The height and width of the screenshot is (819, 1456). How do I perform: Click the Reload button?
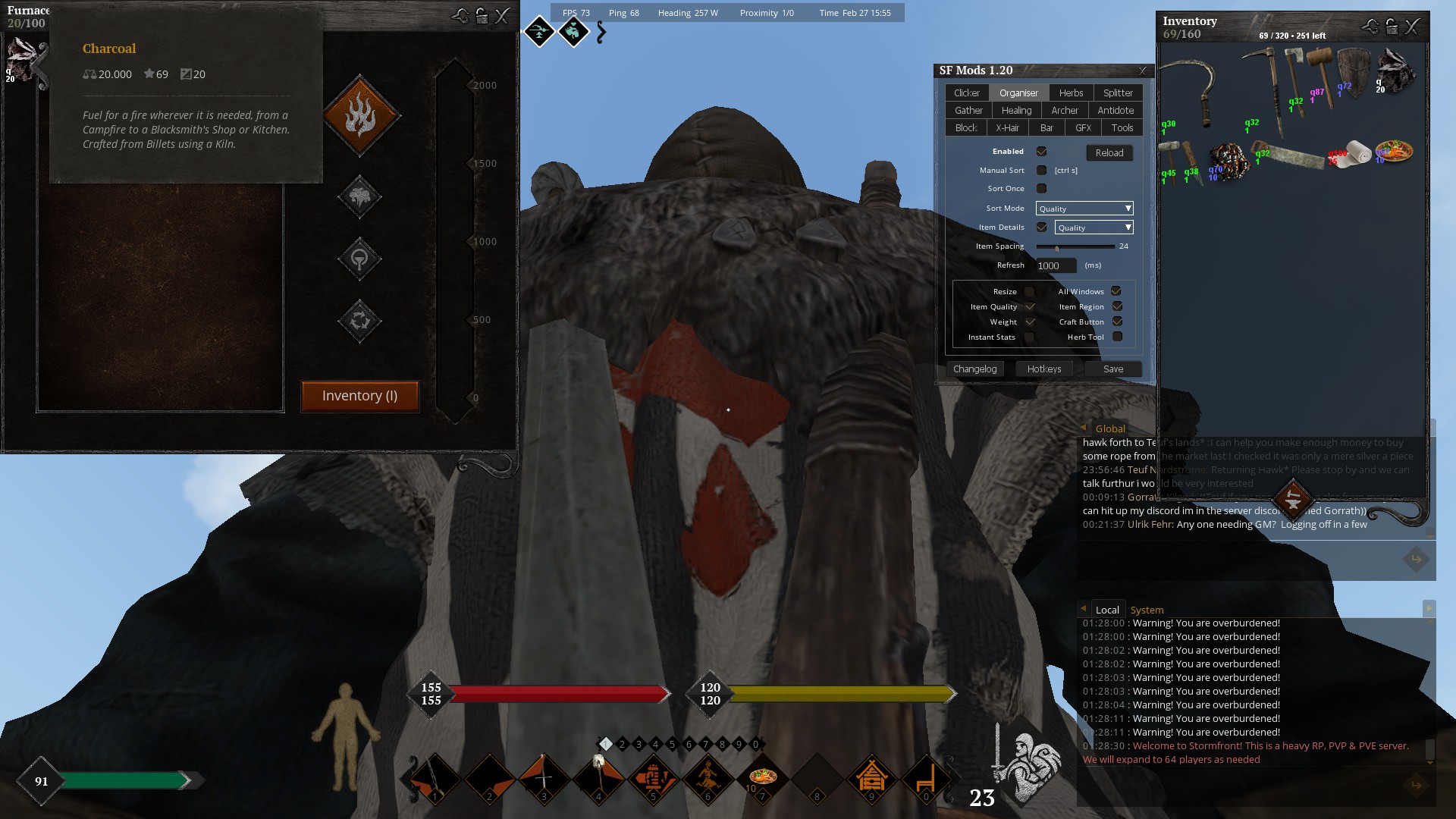pos(1109,152)
